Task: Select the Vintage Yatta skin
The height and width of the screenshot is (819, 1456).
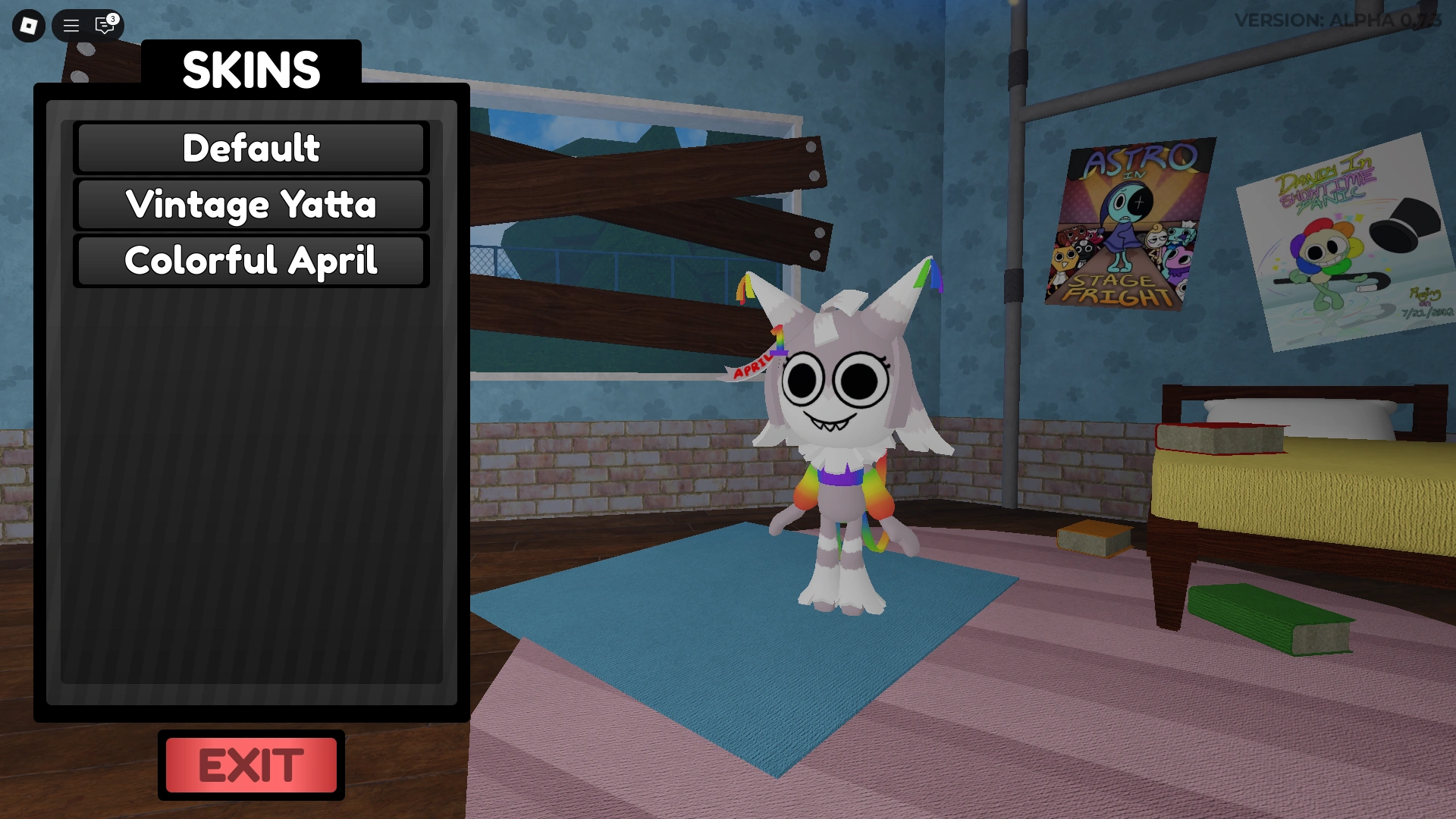Action: pyautogui.click(x=250, y=204)
